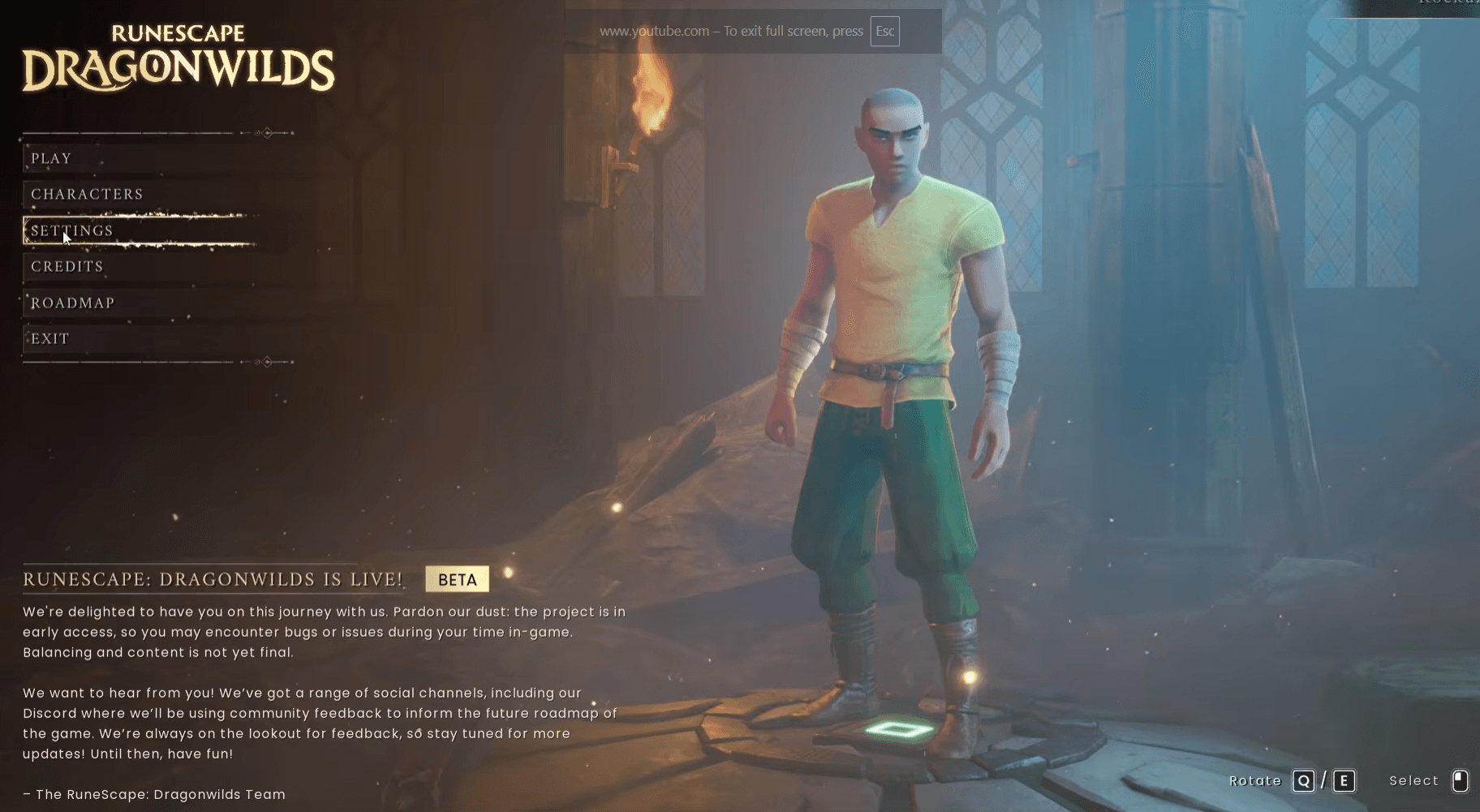The height and width of the screenshot is (812, 1480).
Task: Select PLAY from the main menu
Action: [x=50, y=157]
